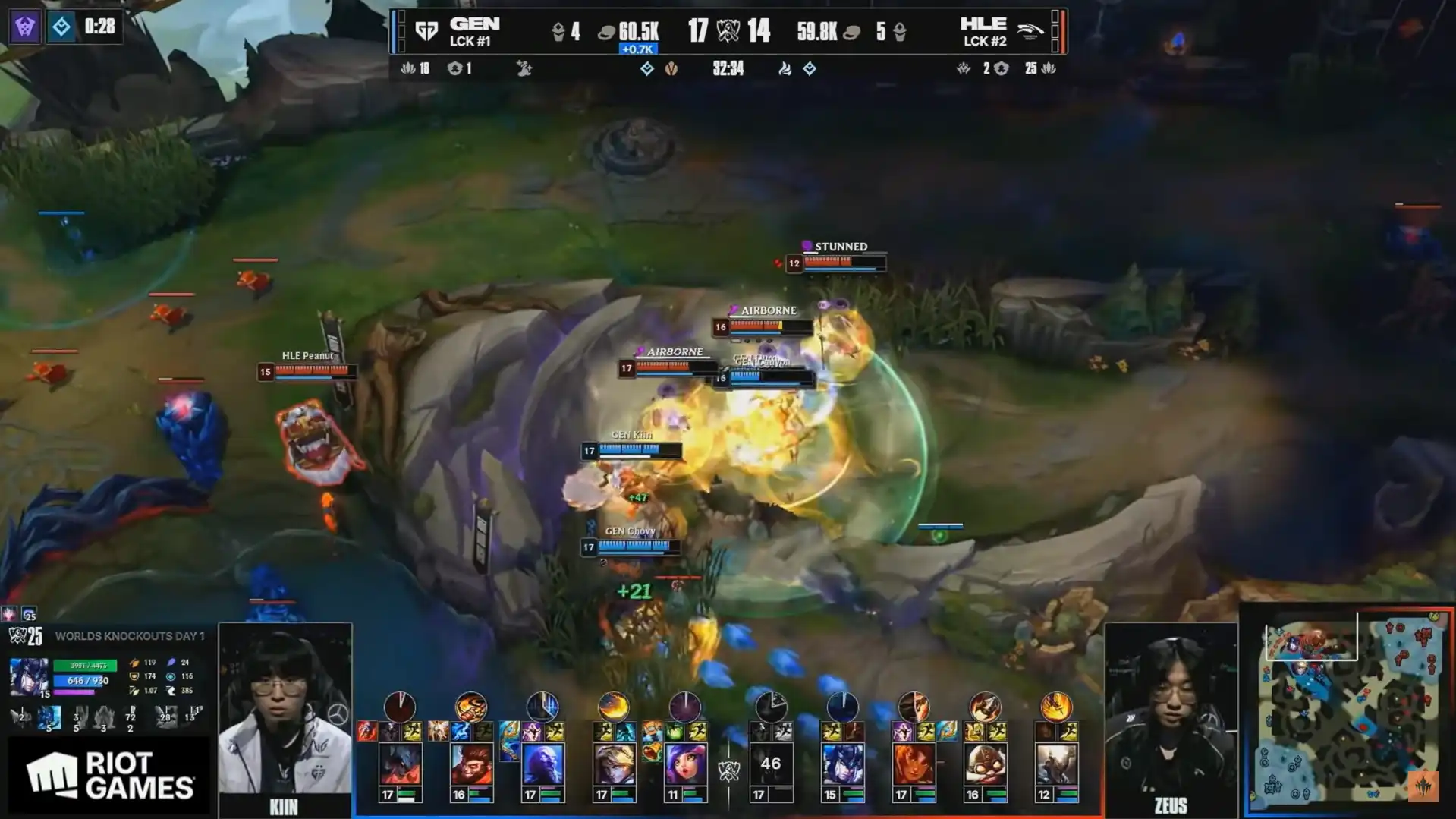The height and width of the screenshot is (819, 1456).
Task: Choose the orange-haired level 17 champion portrait
Action: [x=914, y=764]
